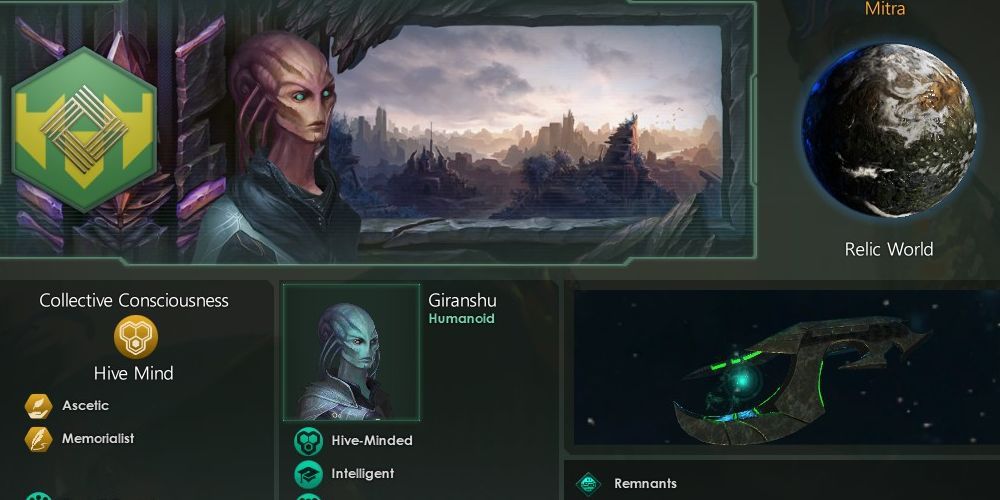
Task: Open the Giranshu species portrait
Action: point(351,352)
